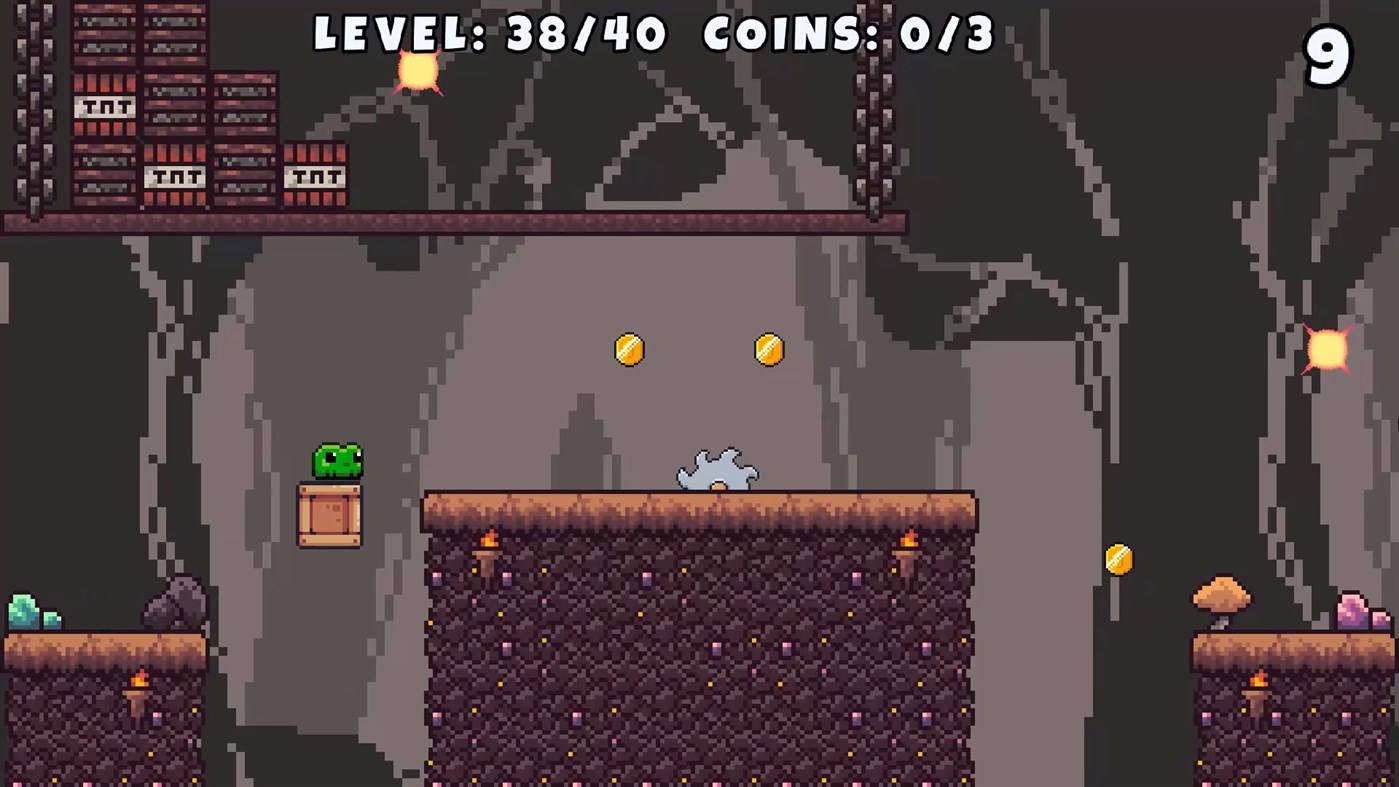Viewport: 1399px width, 787px height.
Task: Select the fireball near the top left
Action: point(417,70)
